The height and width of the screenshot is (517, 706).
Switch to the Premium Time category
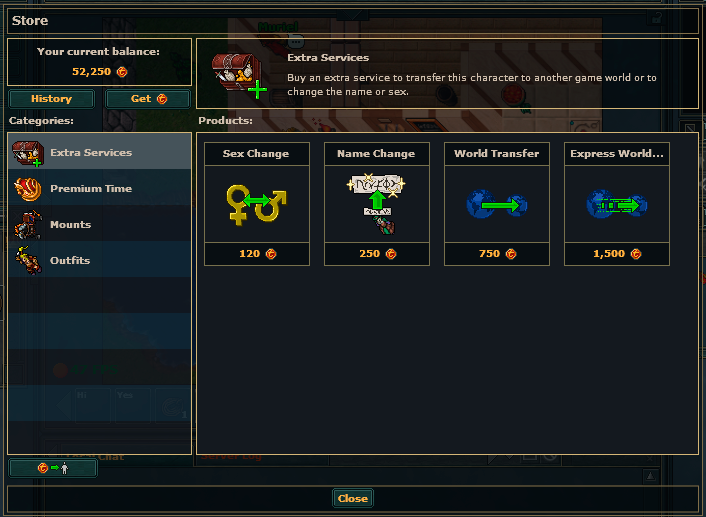[x=99, y=189]
